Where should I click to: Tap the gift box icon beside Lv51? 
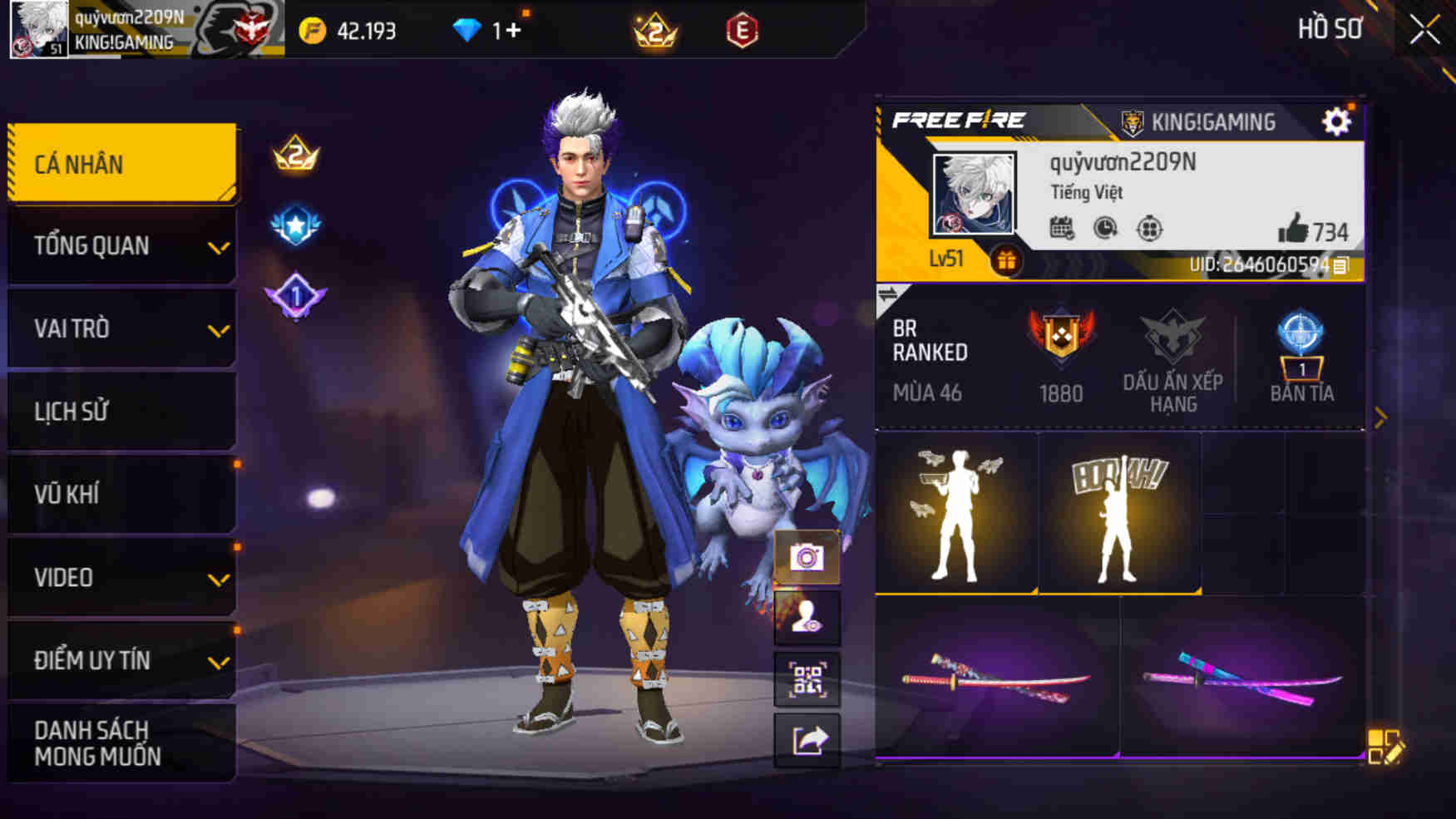tap(1008, 259)
